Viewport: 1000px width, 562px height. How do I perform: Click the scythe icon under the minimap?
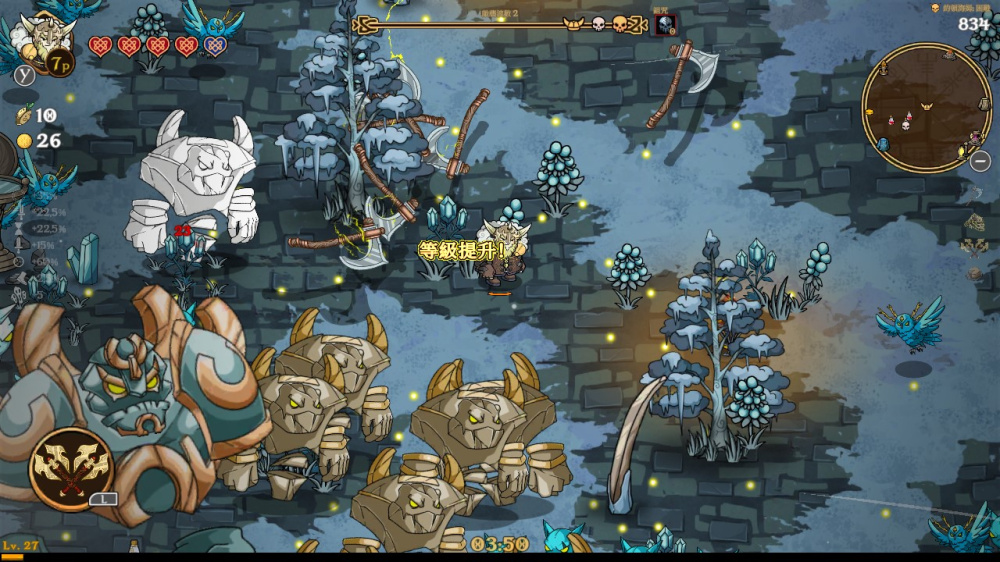point(976,194)
